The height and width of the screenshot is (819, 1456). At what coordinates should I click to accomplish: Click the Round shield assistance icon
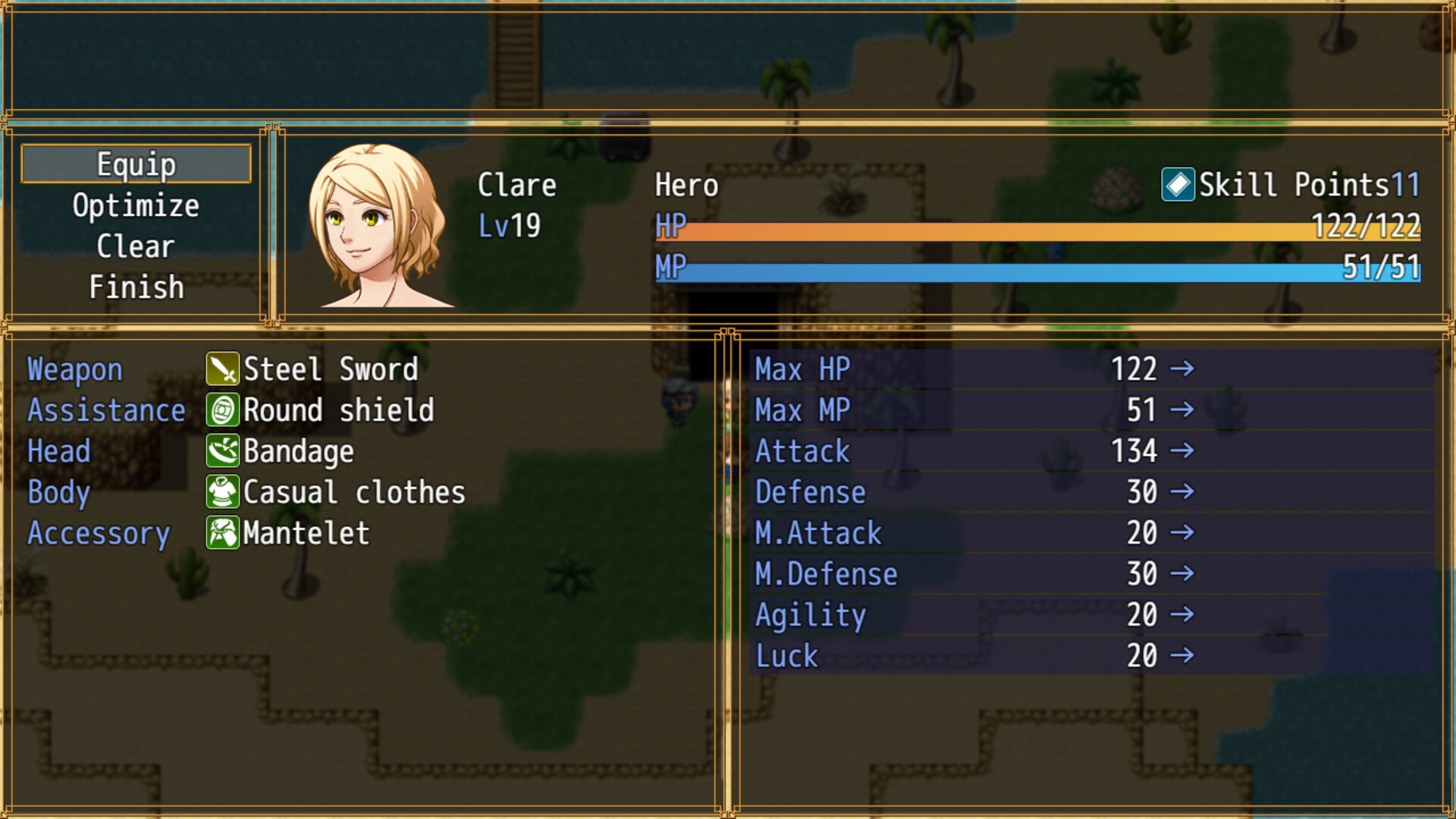[x=222, y=410]
